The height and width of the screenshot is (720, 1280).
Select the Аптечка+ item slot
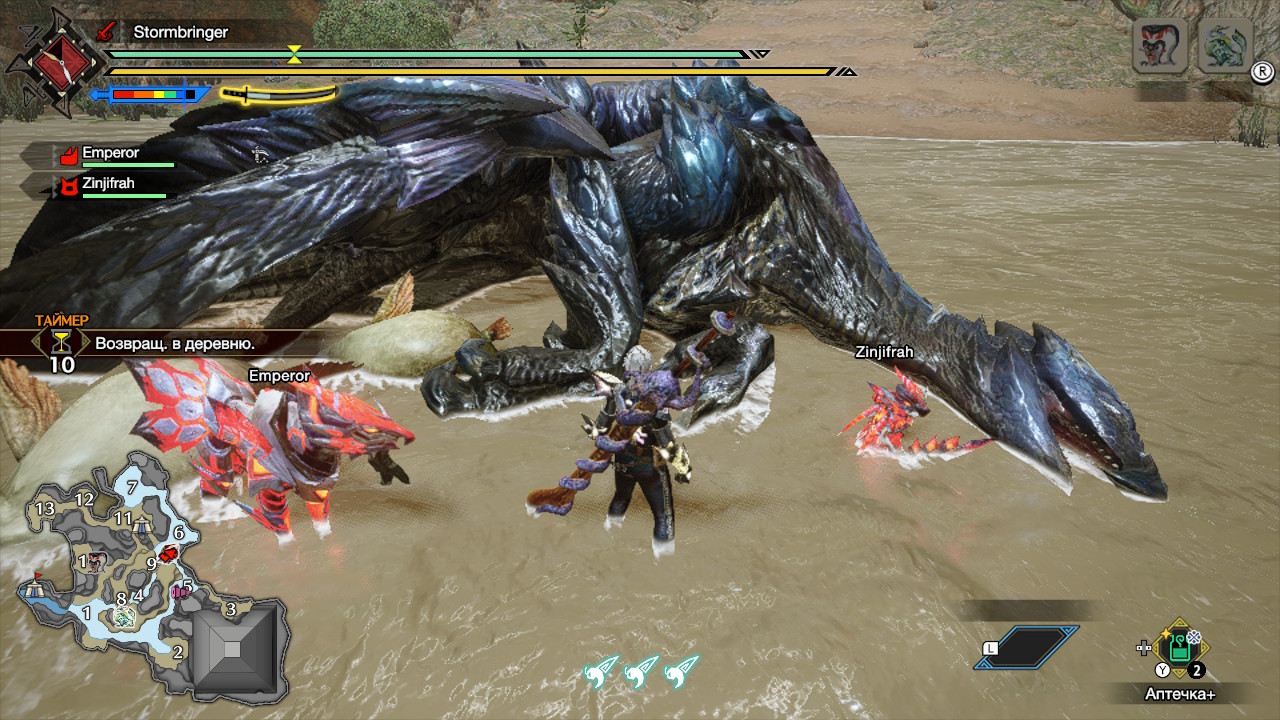pos(1180,649)
